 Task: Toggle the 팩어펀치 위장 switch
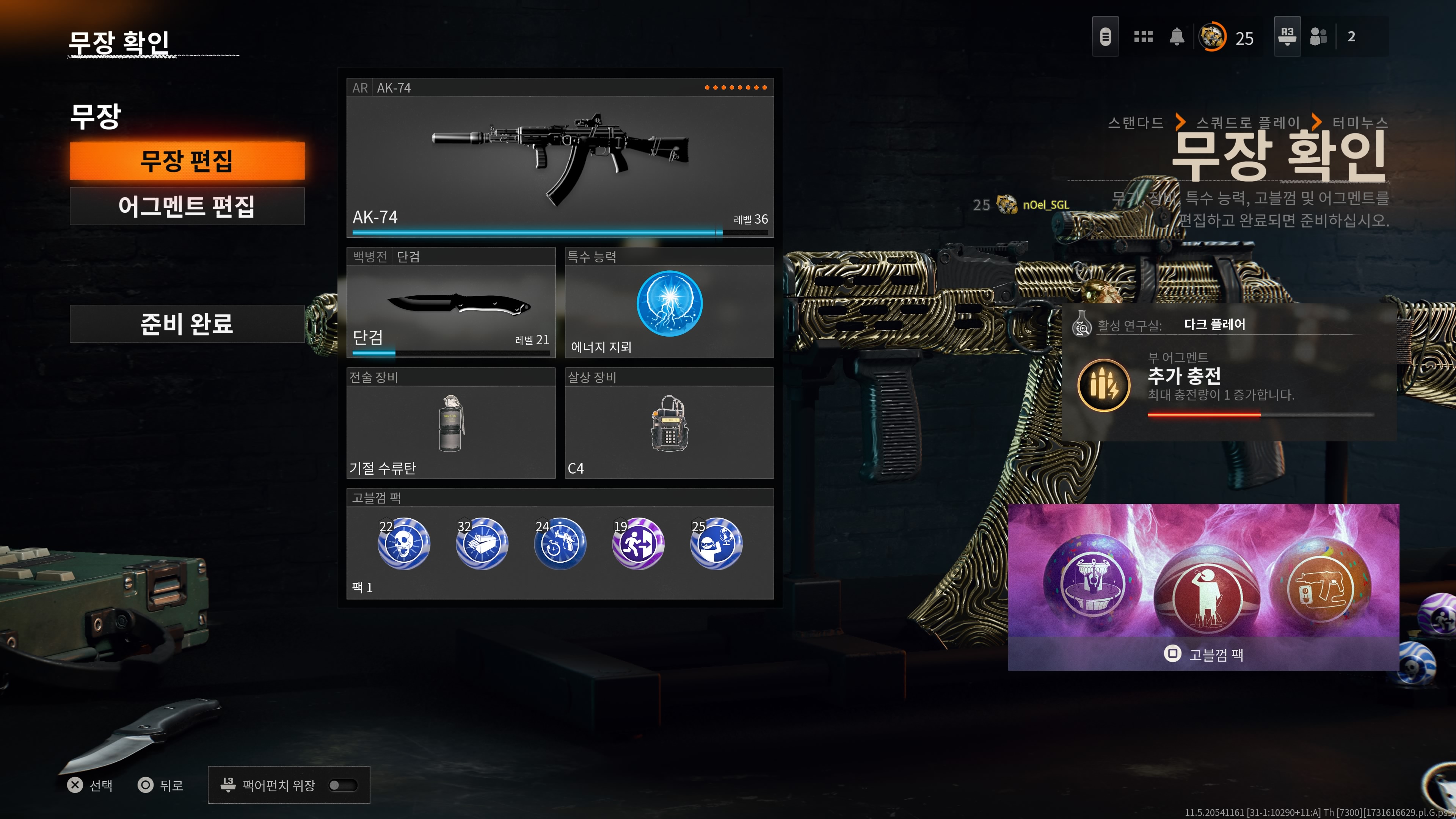point(343,785)
